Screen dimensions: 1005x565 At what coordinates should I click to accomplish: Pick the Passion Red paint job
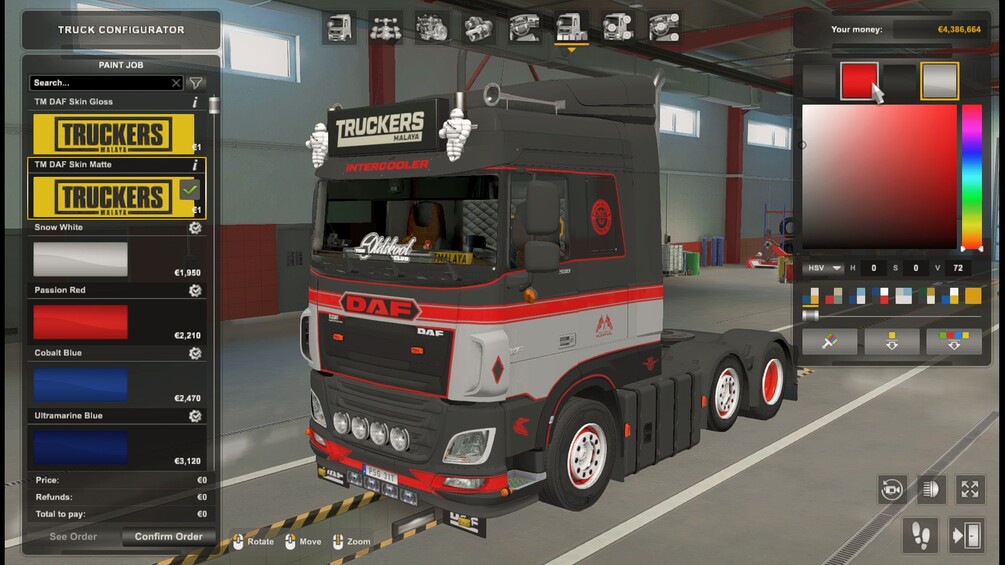[81, 322]
